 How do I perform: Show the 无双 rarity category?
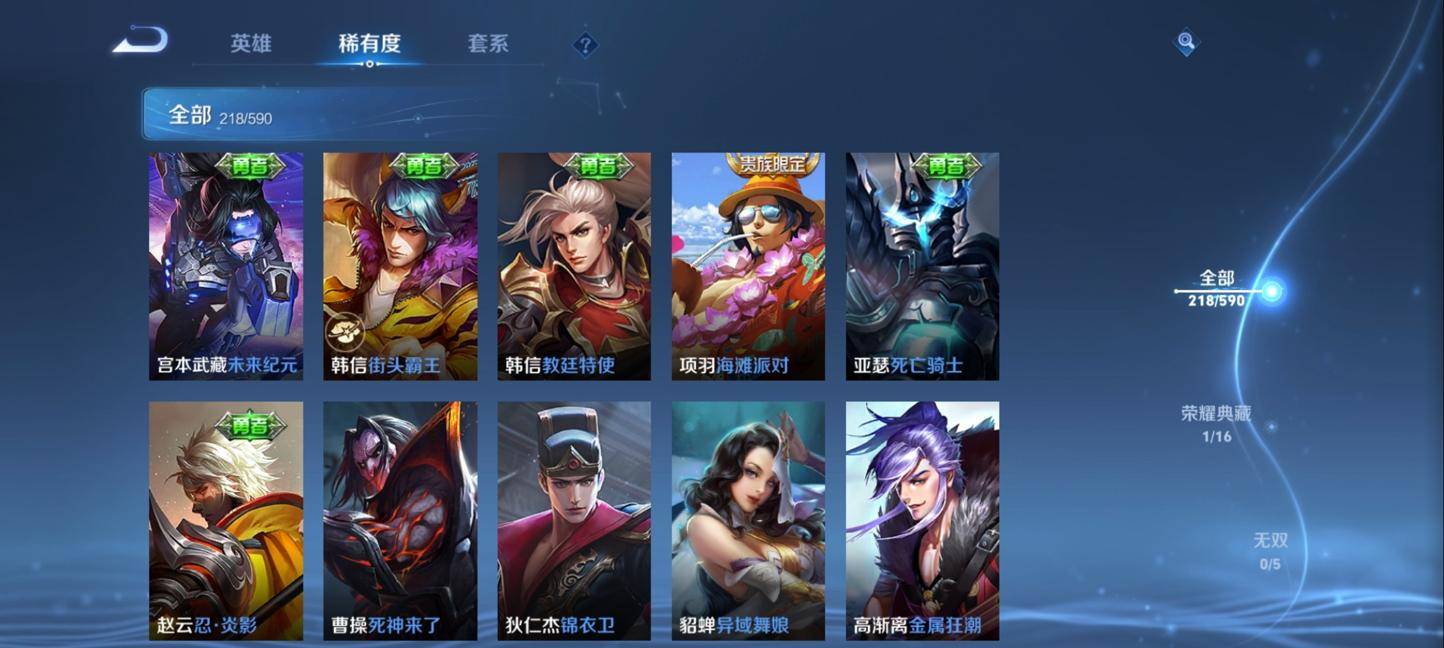tap(1271, 550)
